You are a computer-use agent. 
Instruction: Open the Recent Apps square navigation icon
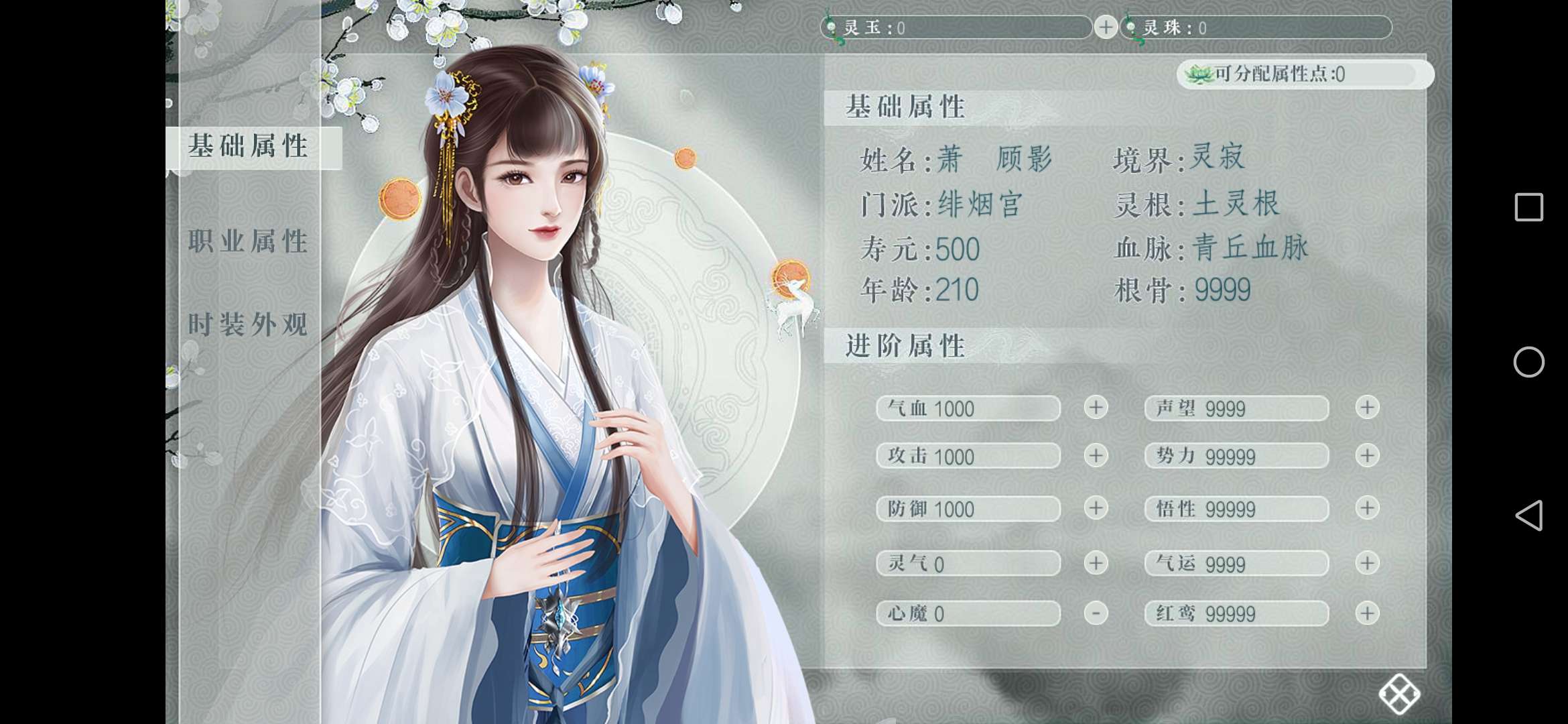point(1530,208)
